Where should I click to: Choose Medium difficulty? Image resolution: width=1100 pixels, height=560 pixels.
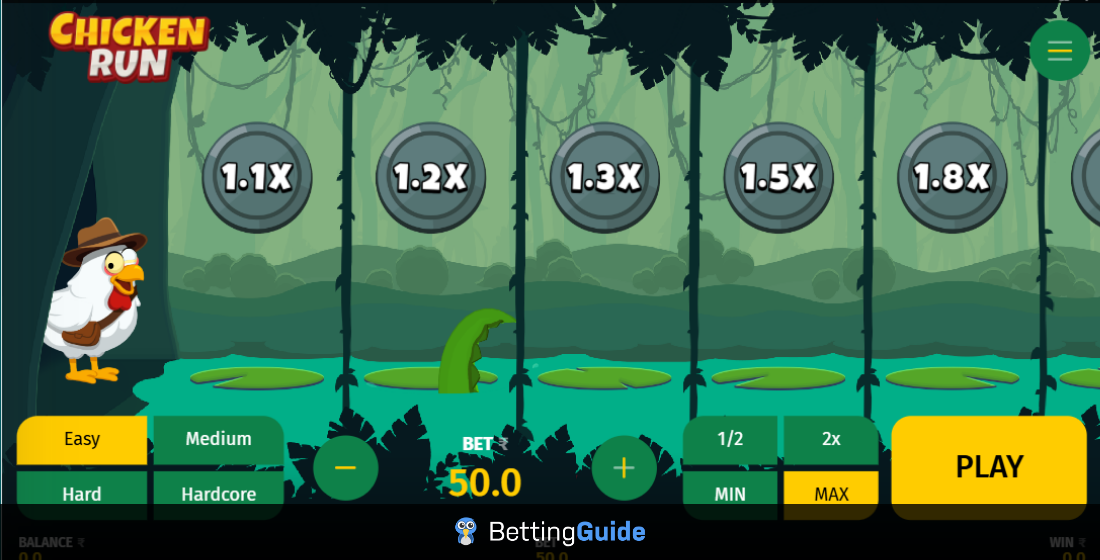tap(218, 439)
